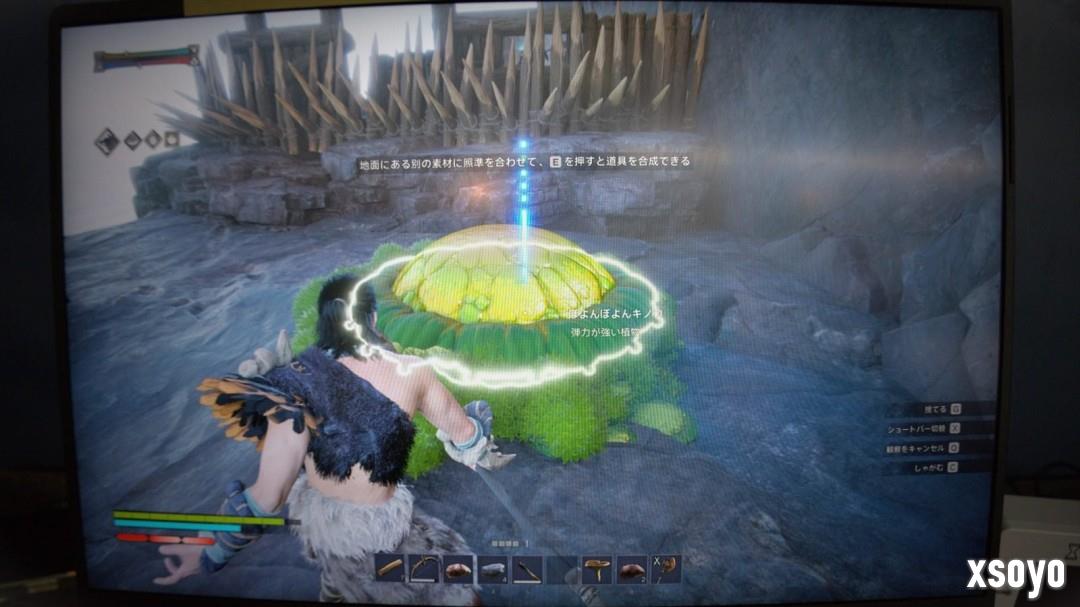Select the wooden stick hotbar slot
1080x607 pixels.
coord(390,569)
